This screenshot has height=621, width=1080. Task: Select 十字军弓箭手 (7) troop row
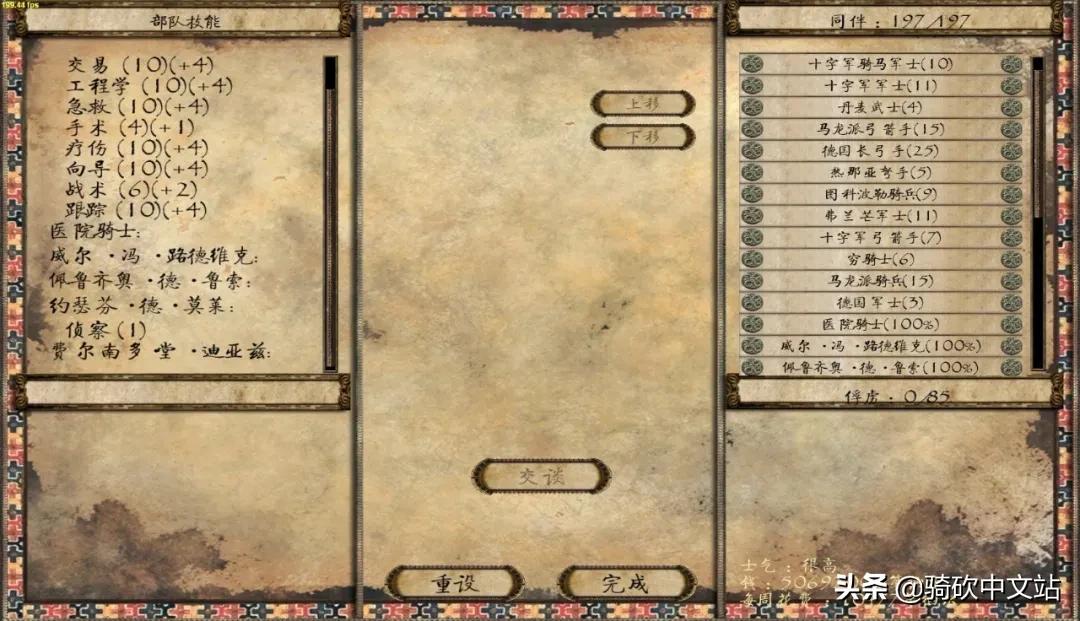(x=881, y=238)
